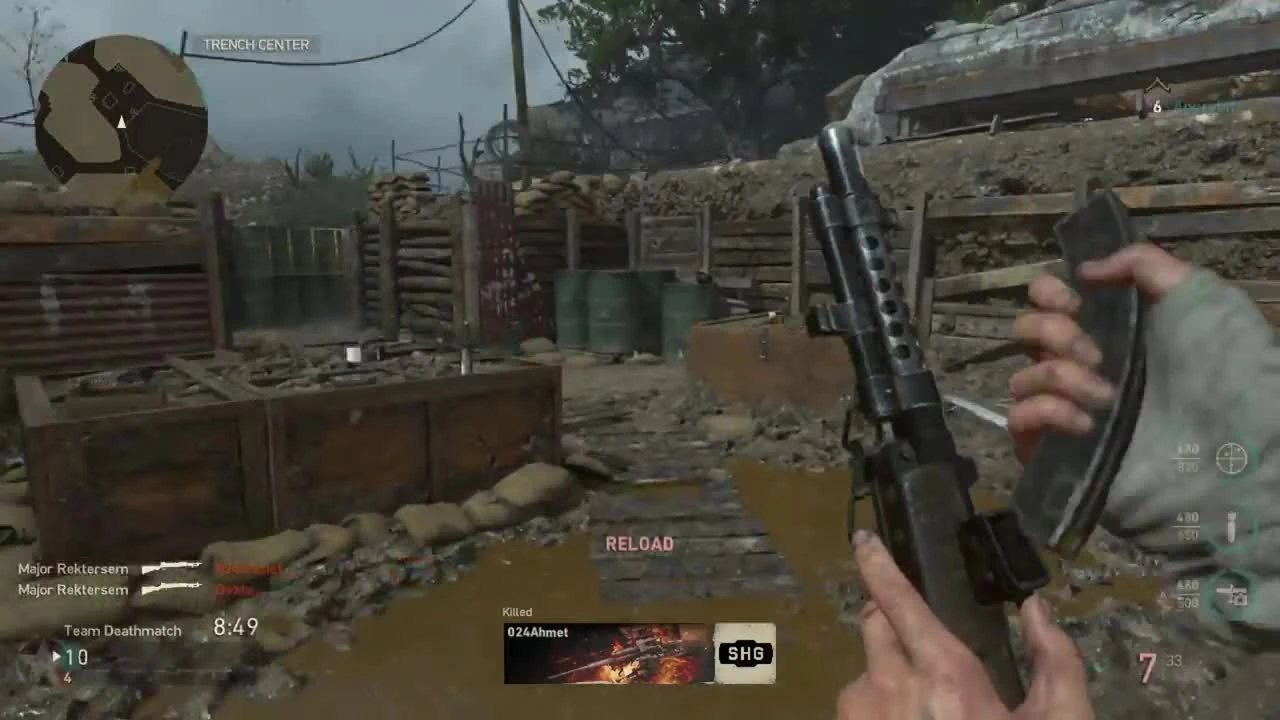This screenshot has width=1280, height=720.
Task: Trigger the Paratroopers scorestreak icon
Action: (x=1231, y=593)
